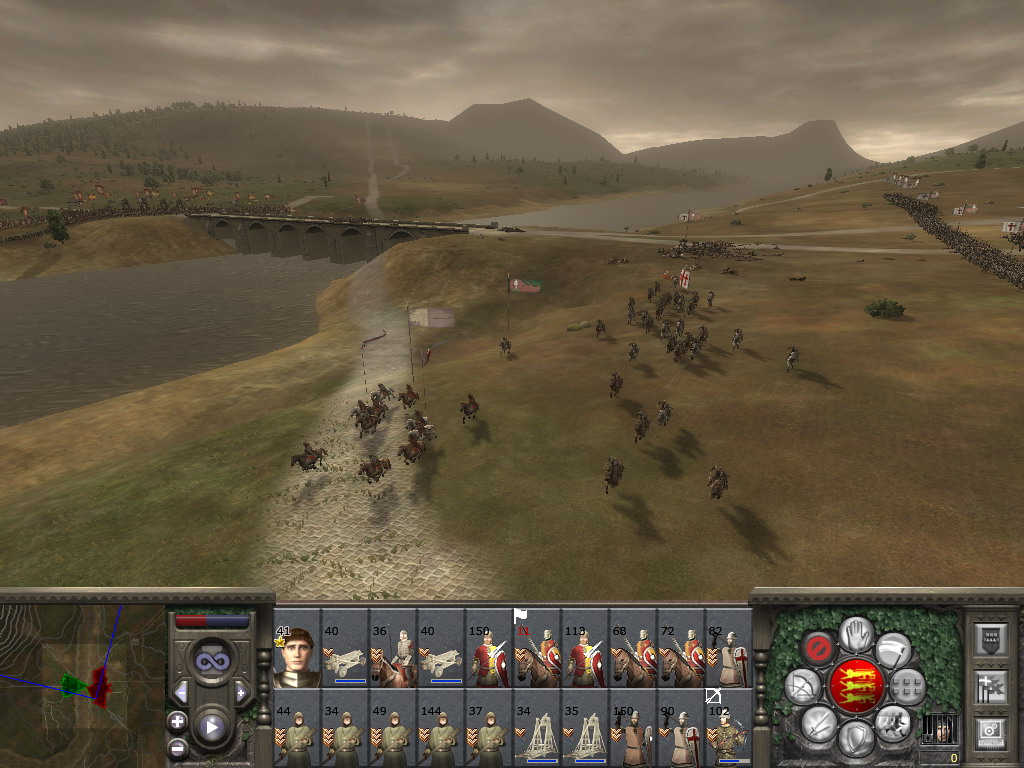1024x768 pixels.
Task: Toggle run mode horseman icon
Action: pyautogui.click(x=892, y=722)
